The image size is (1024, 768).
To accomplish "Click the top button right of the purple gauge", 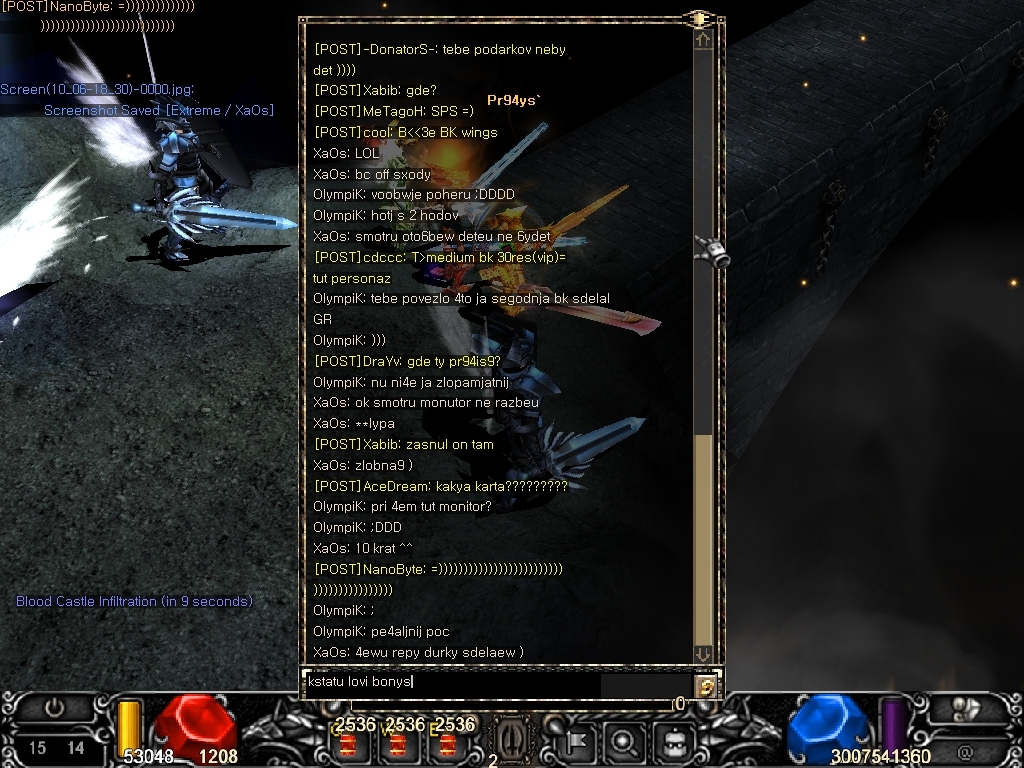I will [966, 708].
